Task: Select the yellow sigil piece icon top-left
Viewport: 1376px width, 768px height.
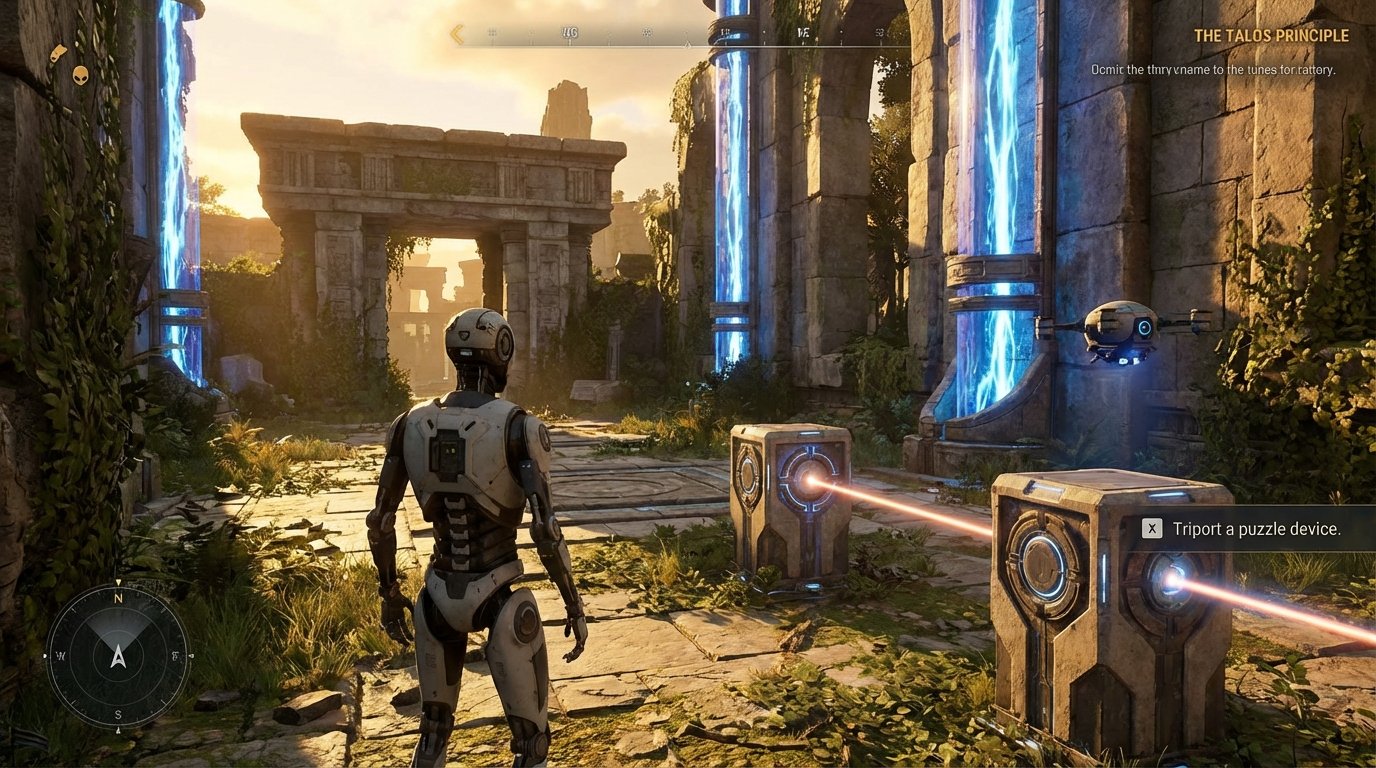Action: (59, 52)
